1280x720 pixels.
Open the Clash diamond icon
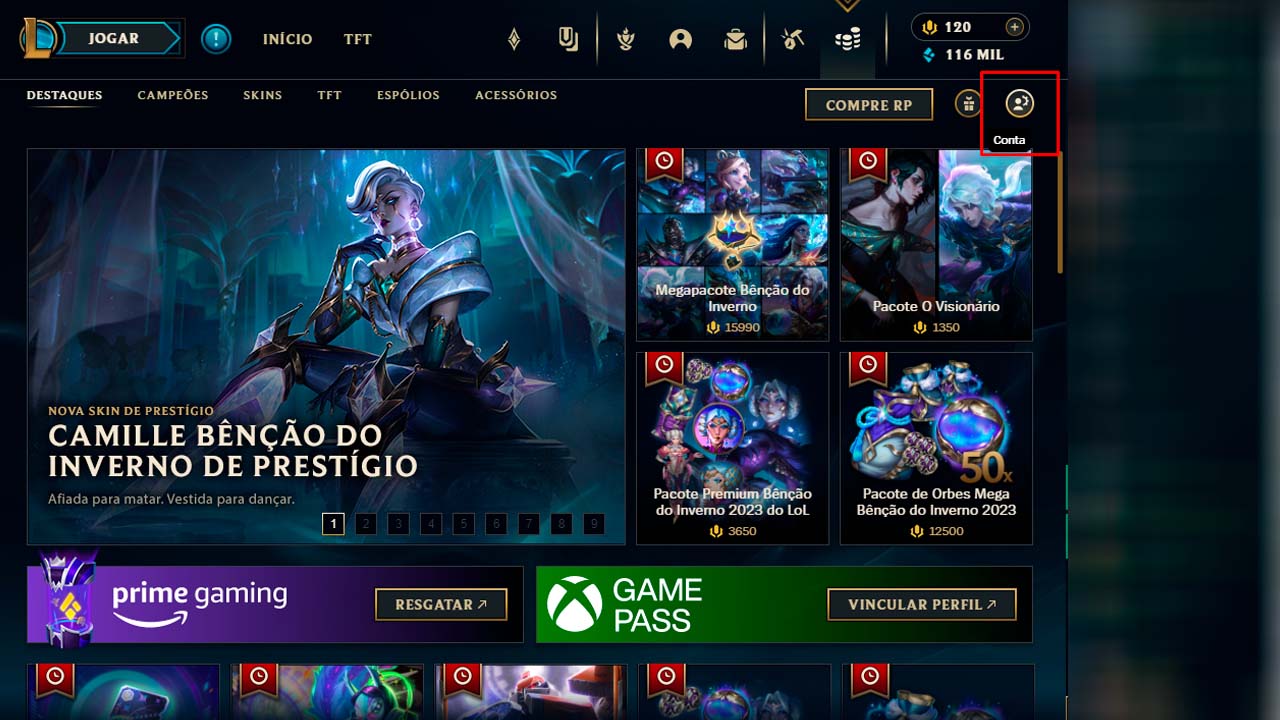(x=513, y=38)
